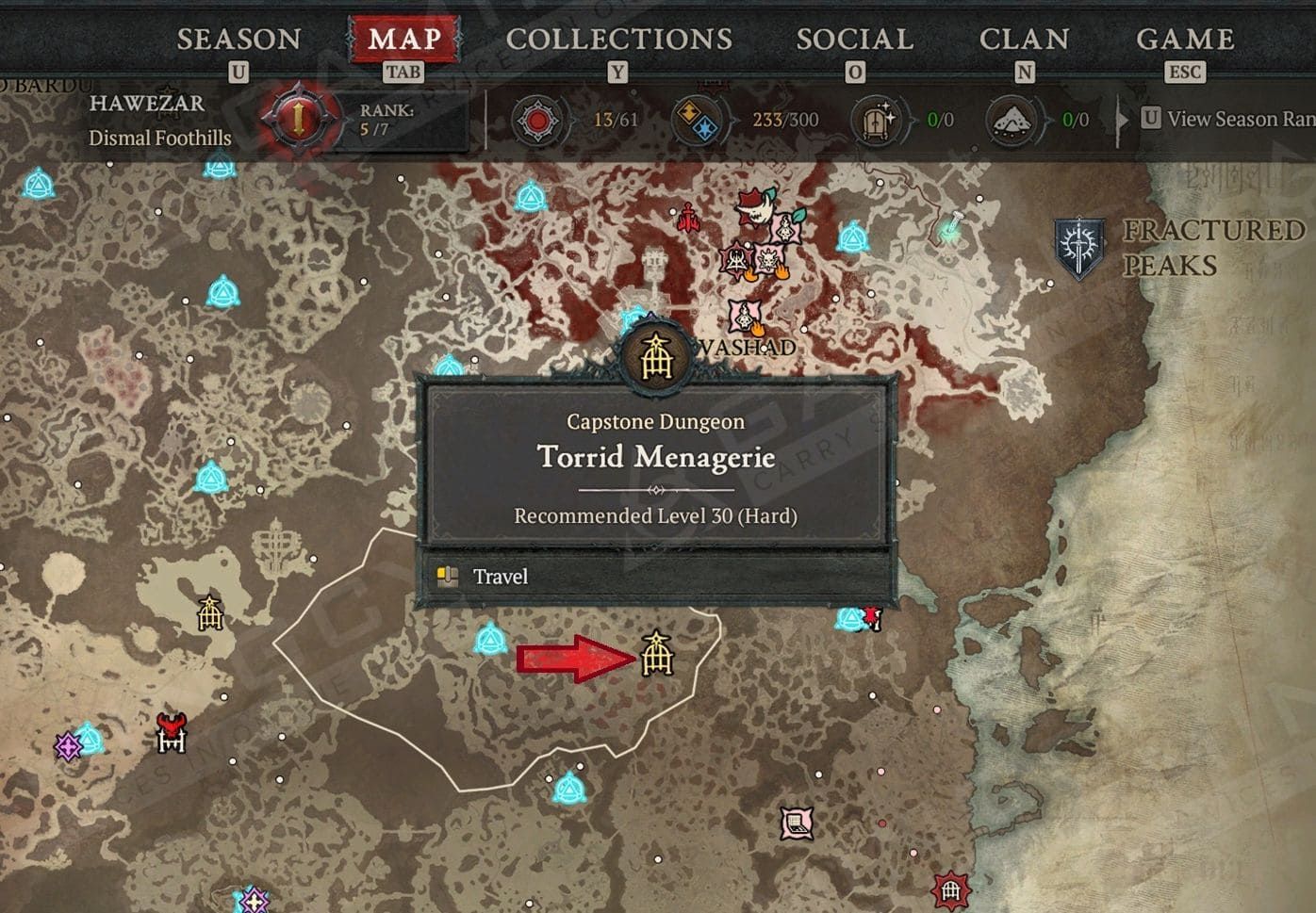
Task: Open the Game menu tab
Action: click(1185, 40)
